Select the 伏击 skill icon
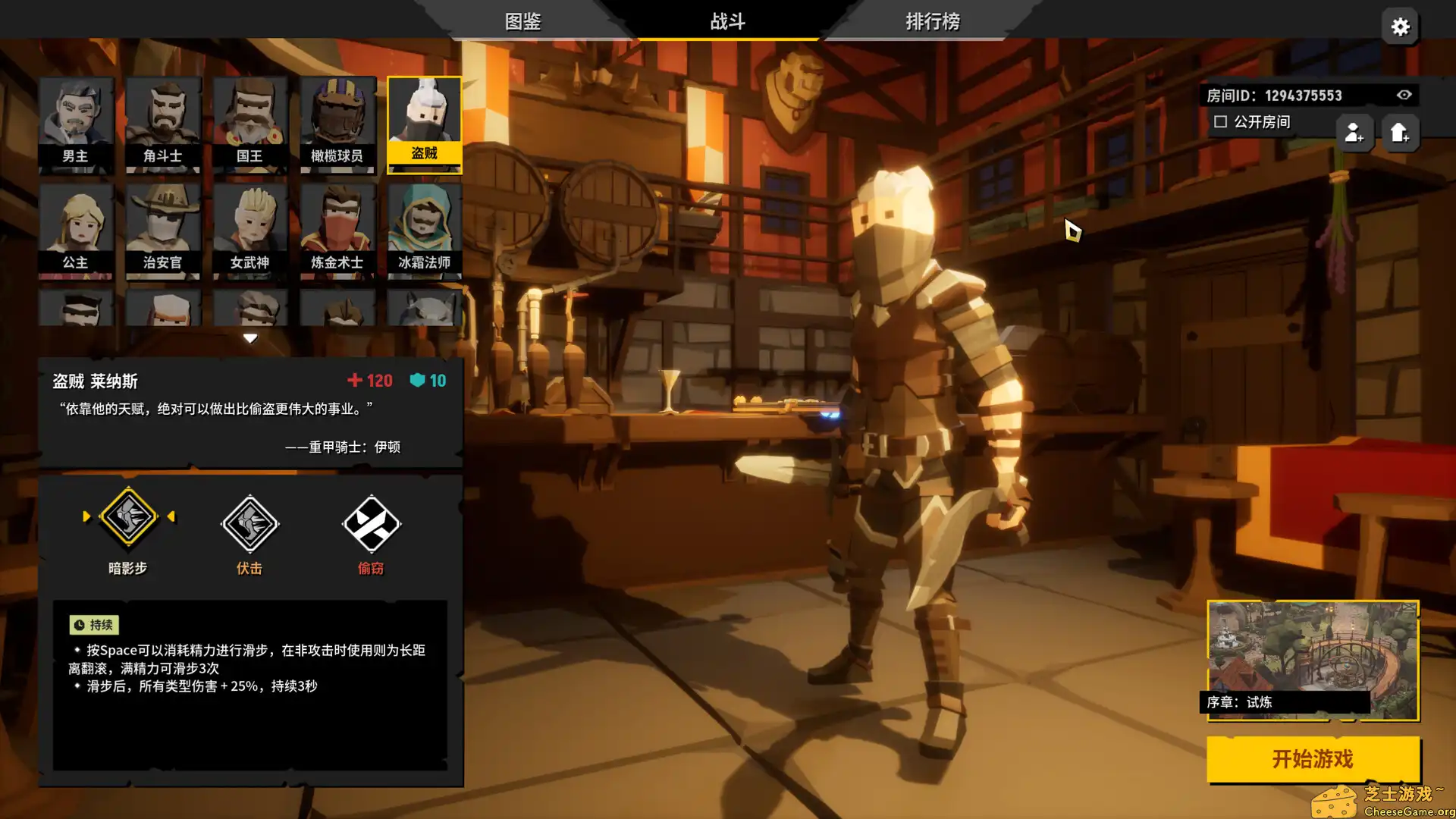Image resolution: width=1456 pixels, height=819 pixels. click(x=249, y=523)
